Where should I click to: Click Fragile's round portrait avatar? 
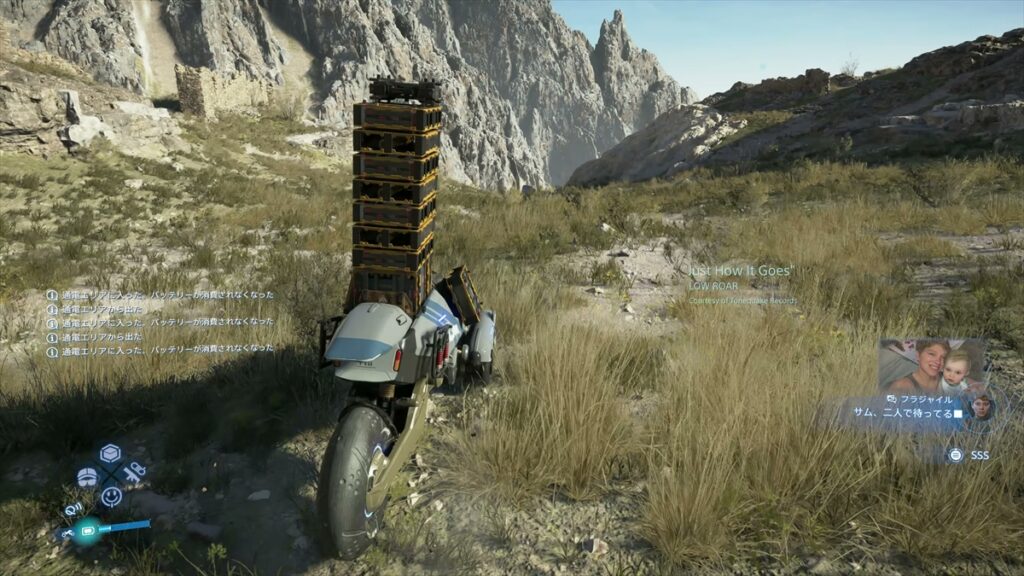tap(981, 406)
